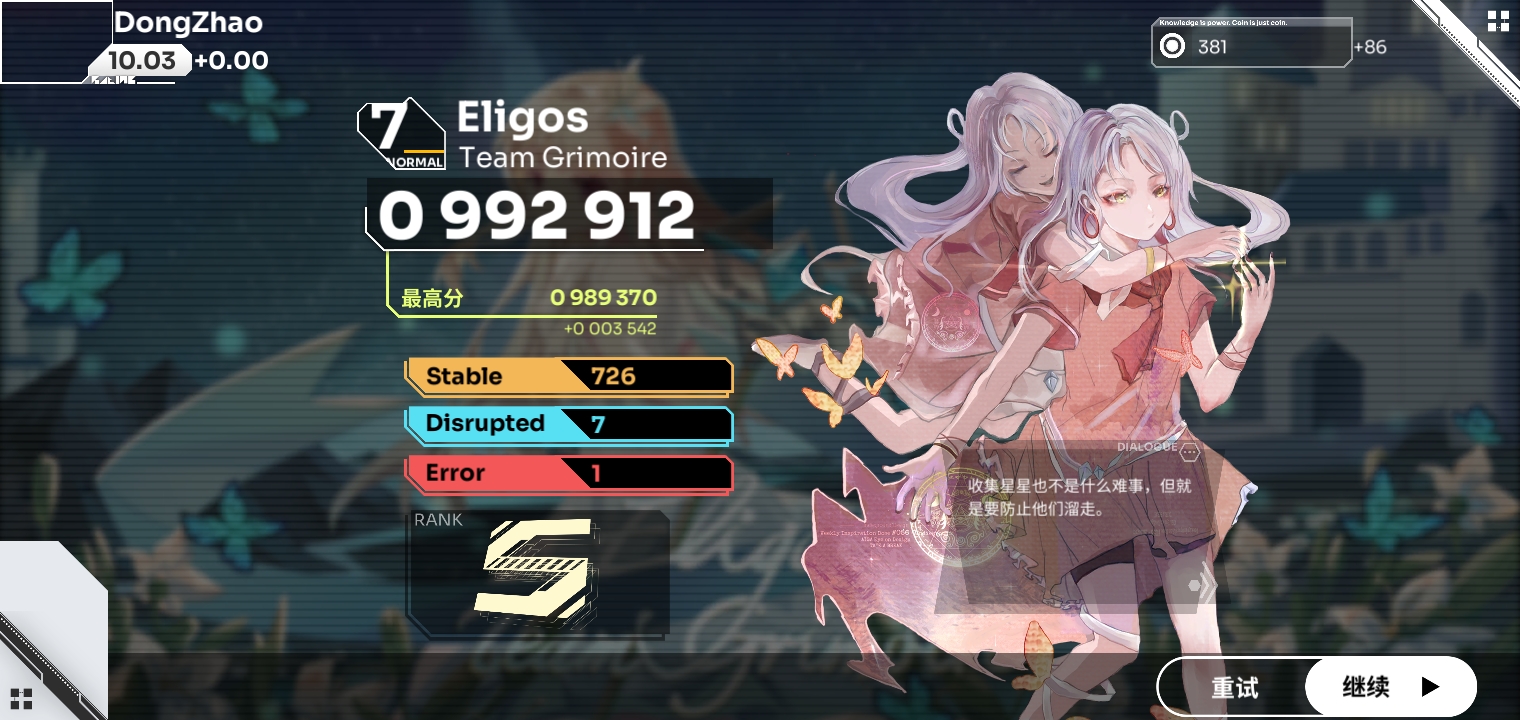This screenshot has height=720, width=1520.
Task: Open the coin balance panel showing 381
Action: (1251, 46)
